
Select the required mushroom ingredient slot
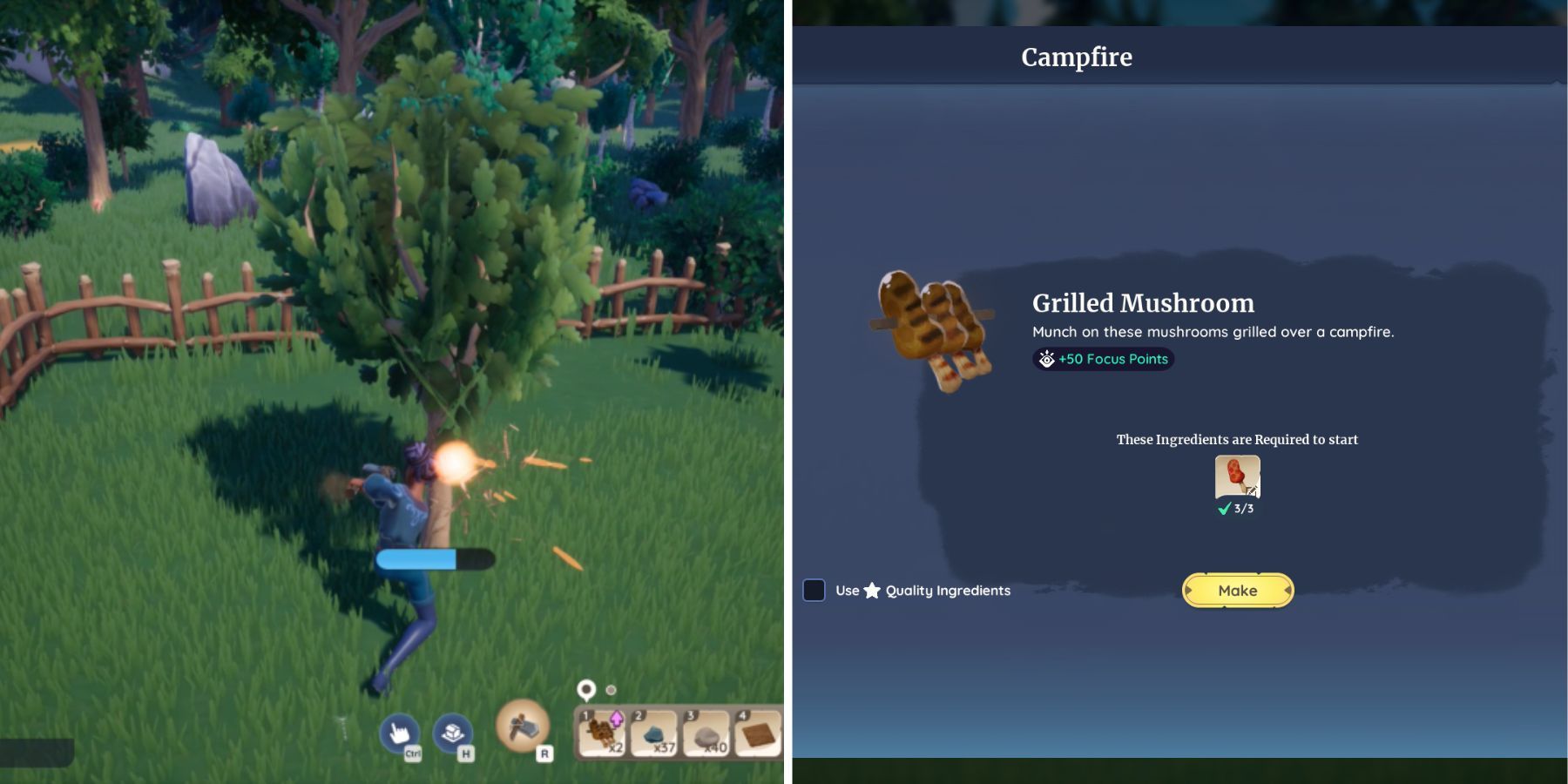click(1237, 476)
